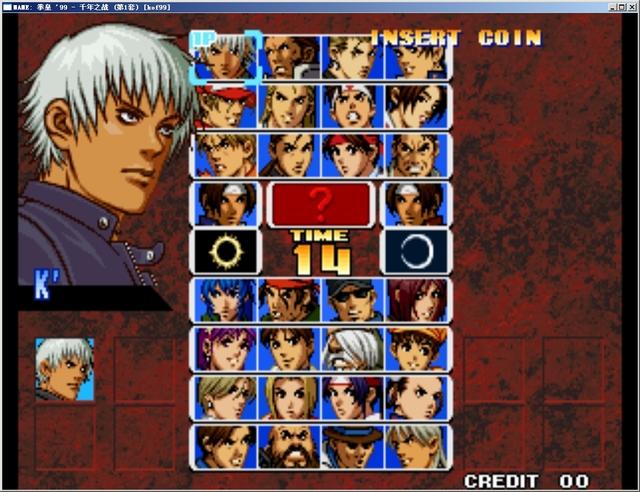640x492 pixels.
Task: Select K' portrait with 1P cursor
Action: coord(226,57)
